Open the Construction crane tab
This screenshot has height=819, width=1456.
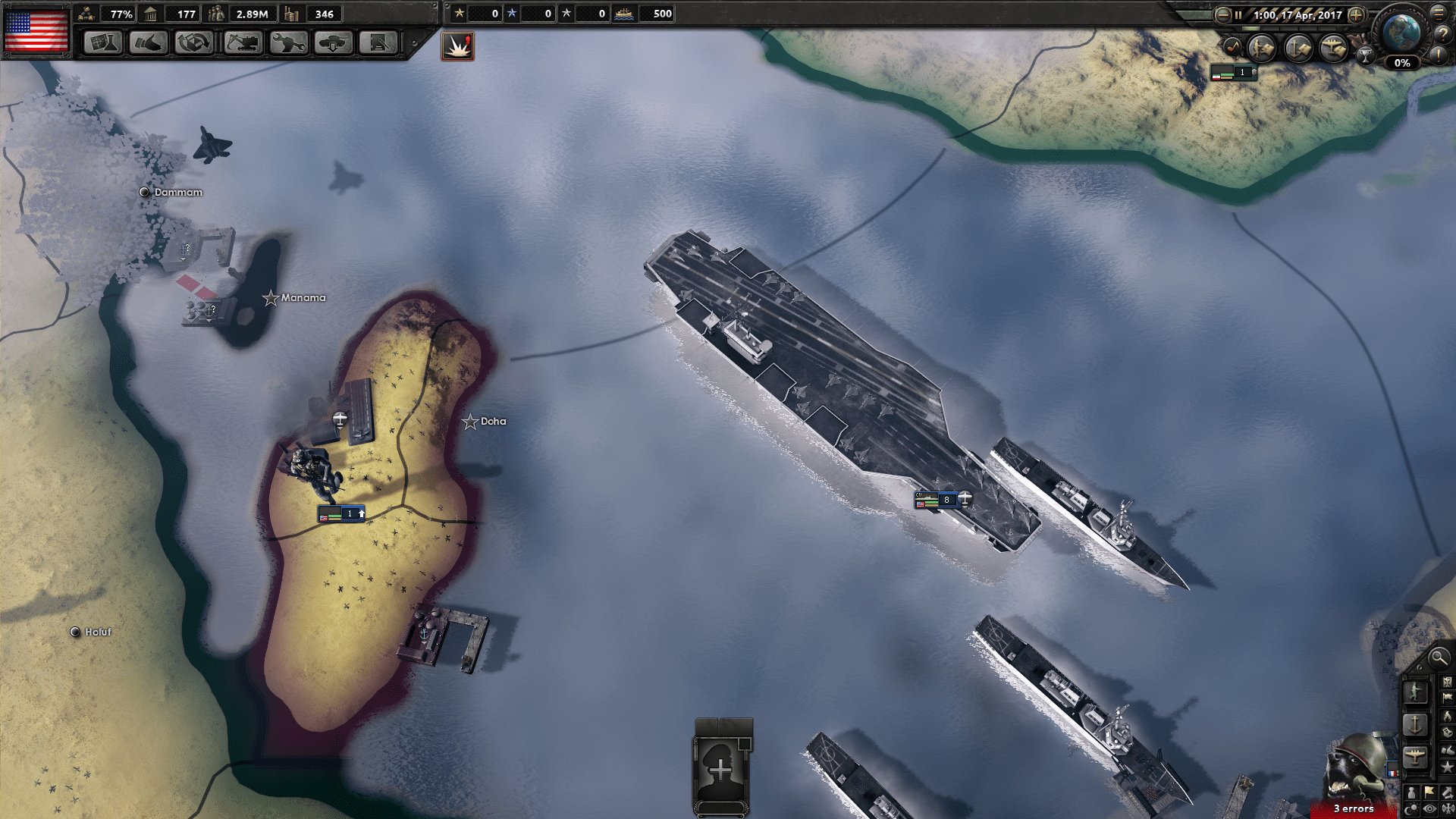(242, 42)
